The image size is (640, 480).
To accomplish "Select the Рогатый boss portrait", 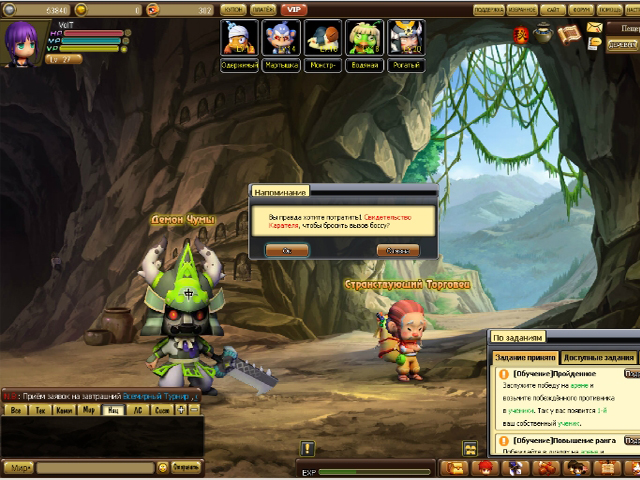I will click(x=406, y=40).
